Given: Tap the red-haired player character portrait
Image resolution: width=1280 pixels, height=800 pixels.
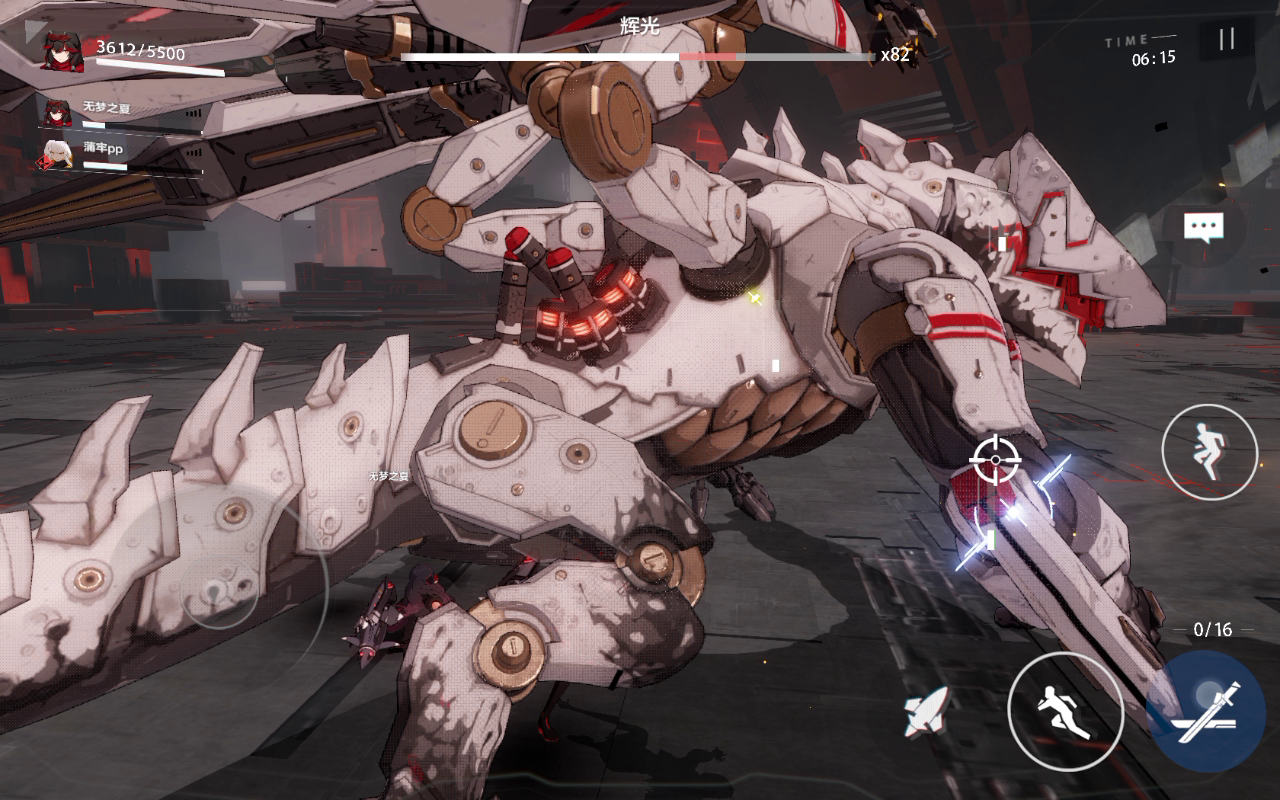Looking at the screenshot, I should click(x=62, y=50).
